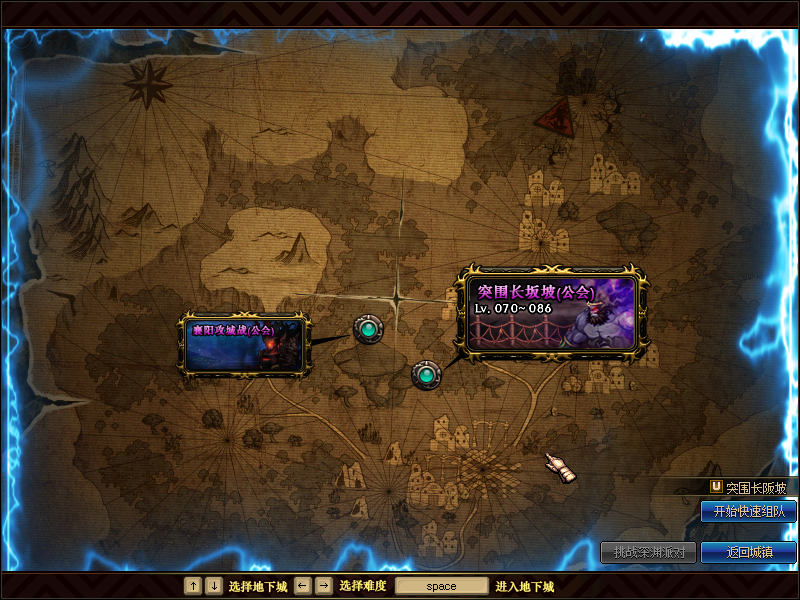
Task: Select the 突围长坂坡(公会) dungeon card
Action: point(551,312)
